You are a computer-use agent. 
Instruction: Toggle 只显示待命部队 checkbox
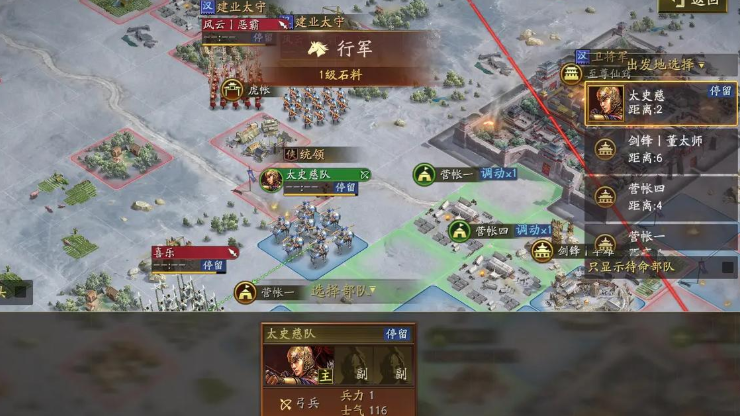pyautogui.click(x=728, y=267)
